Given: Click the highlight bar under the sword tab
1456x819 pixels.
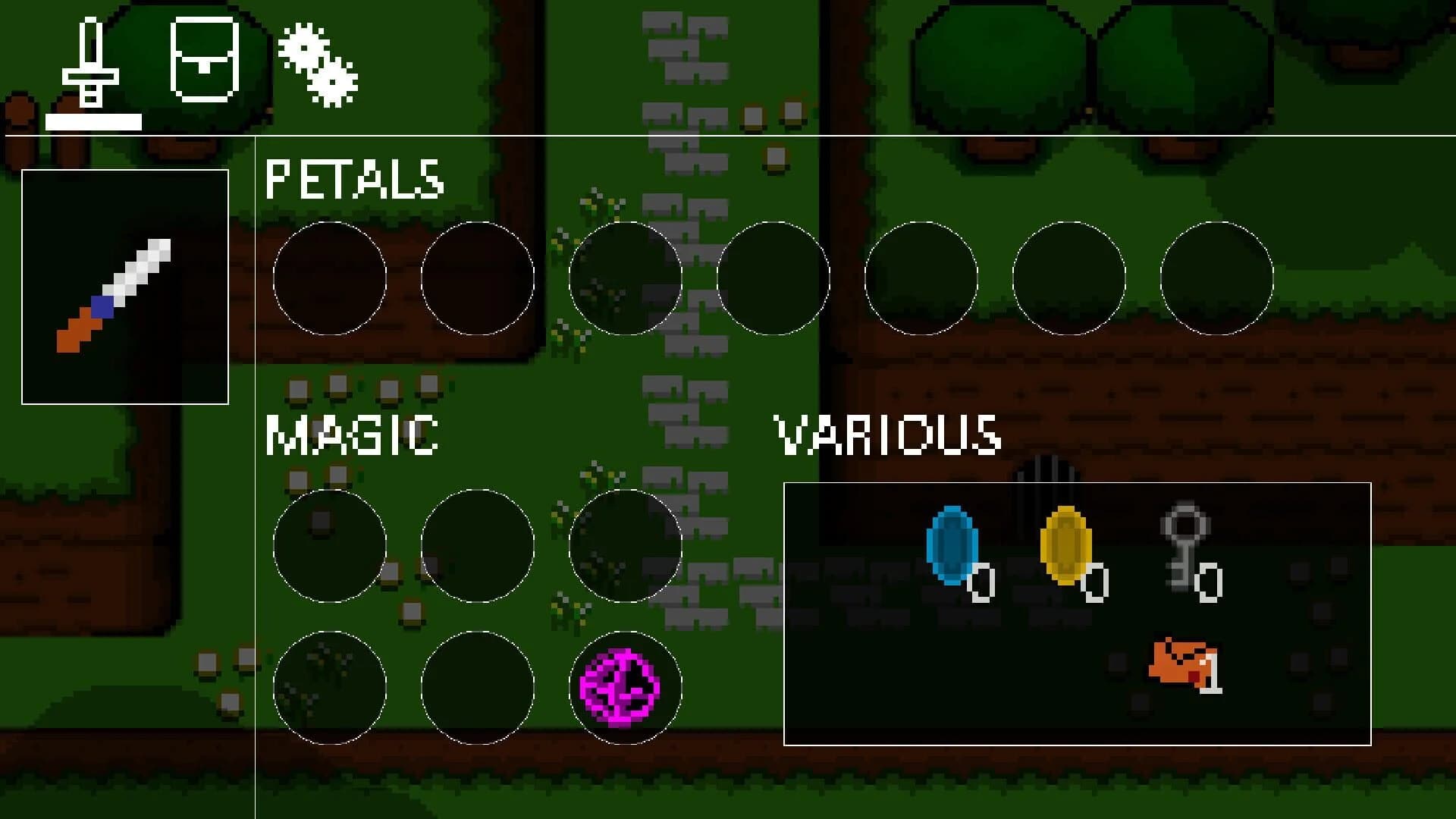Looking at the screenshot, I should (x=94, y=121).
